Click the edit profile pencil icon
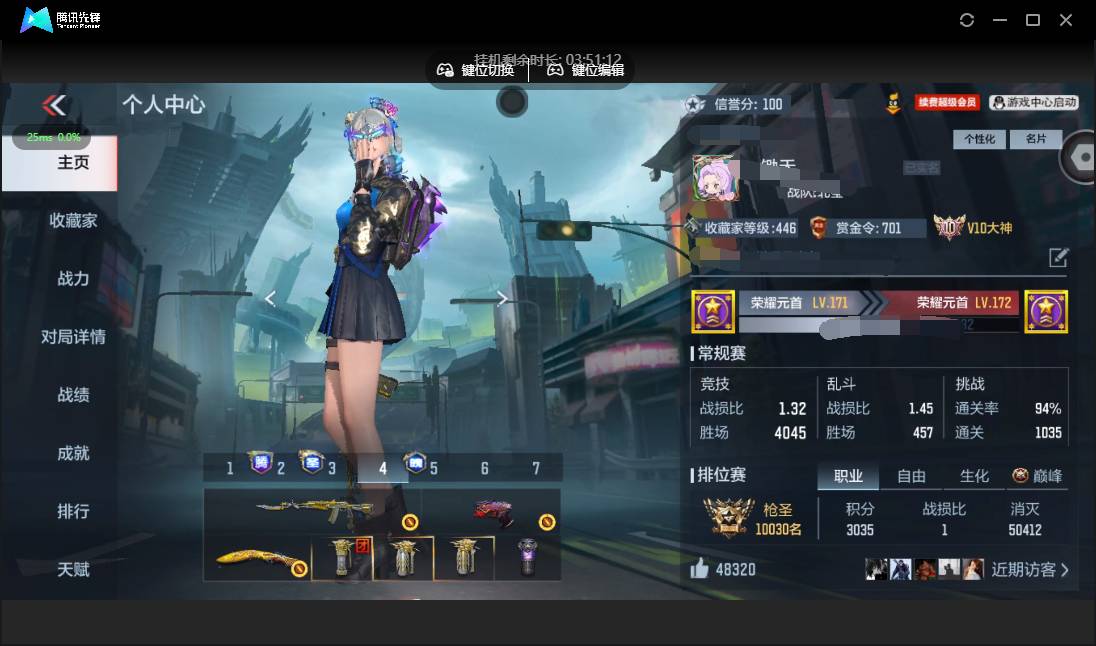Screen dimensions: 1096x646 pyautogui.click(x=1058, y=258)
